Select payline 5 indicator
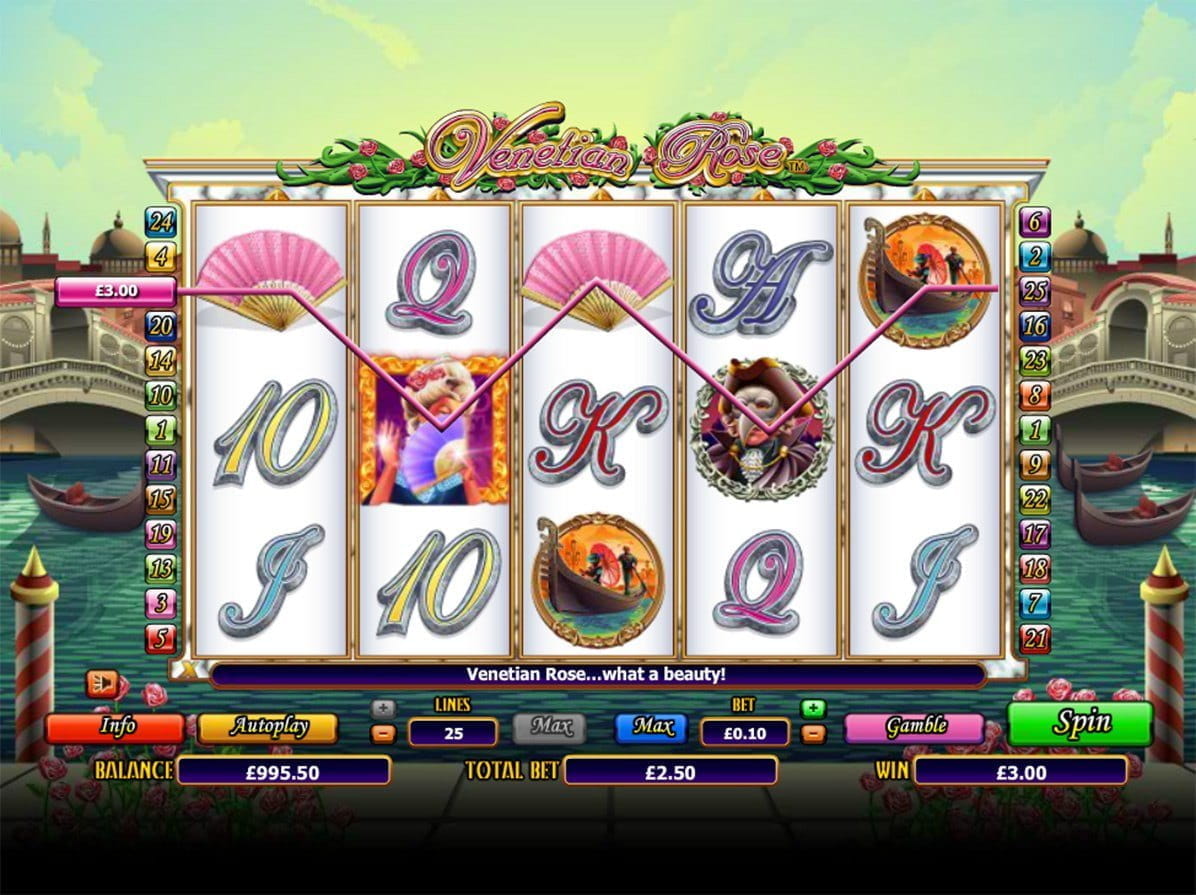The width and height of the screenshot is (1196, 895). click(160, 637)
